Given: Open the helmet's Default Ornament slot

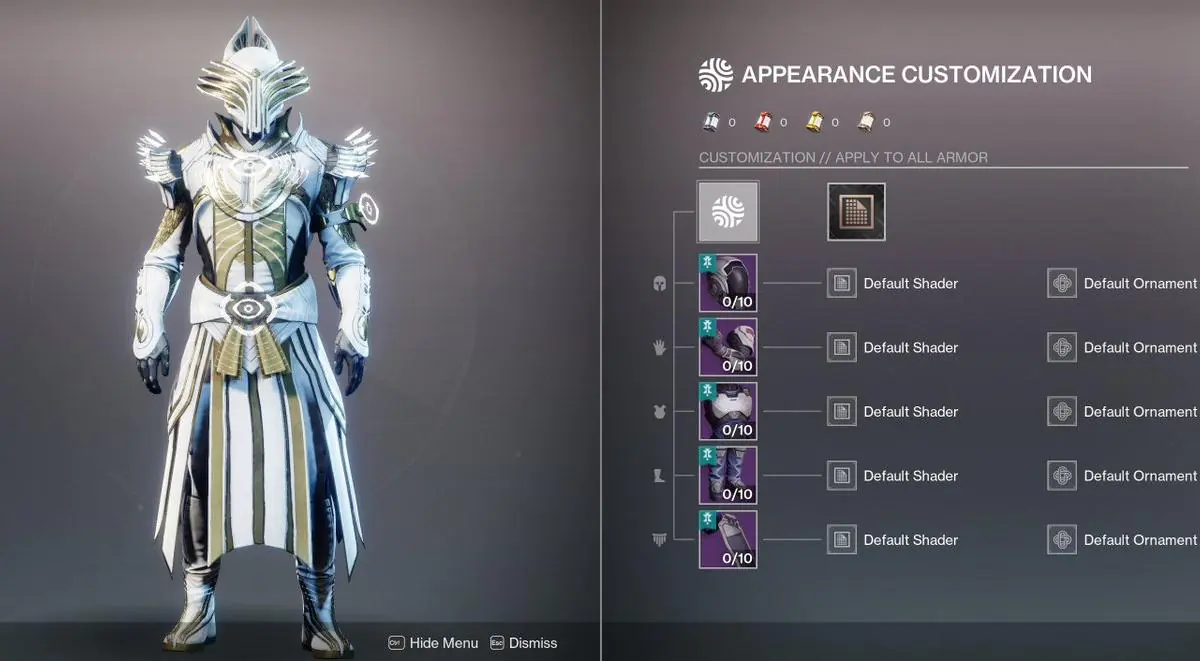Looking at the screenshot, I should (1062, 283).
